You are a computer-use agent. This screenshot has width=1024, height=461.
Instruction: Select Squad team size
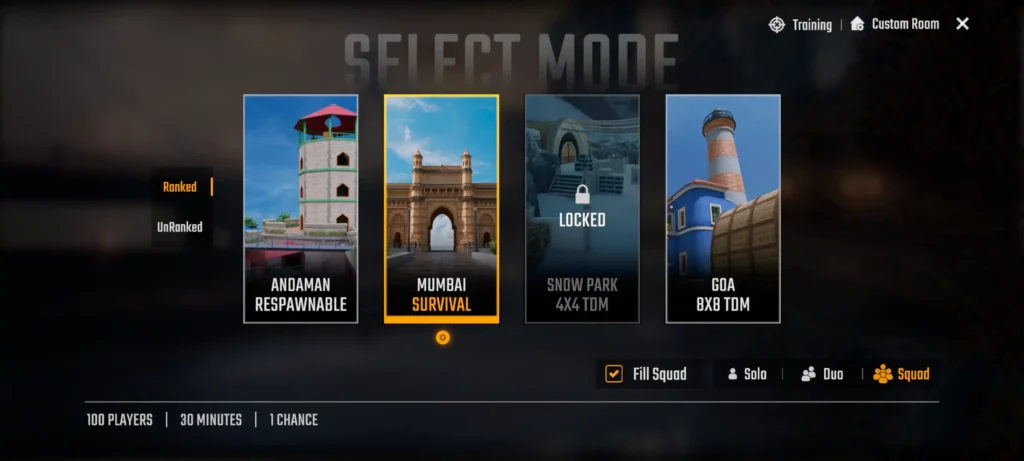pos(901,374)
